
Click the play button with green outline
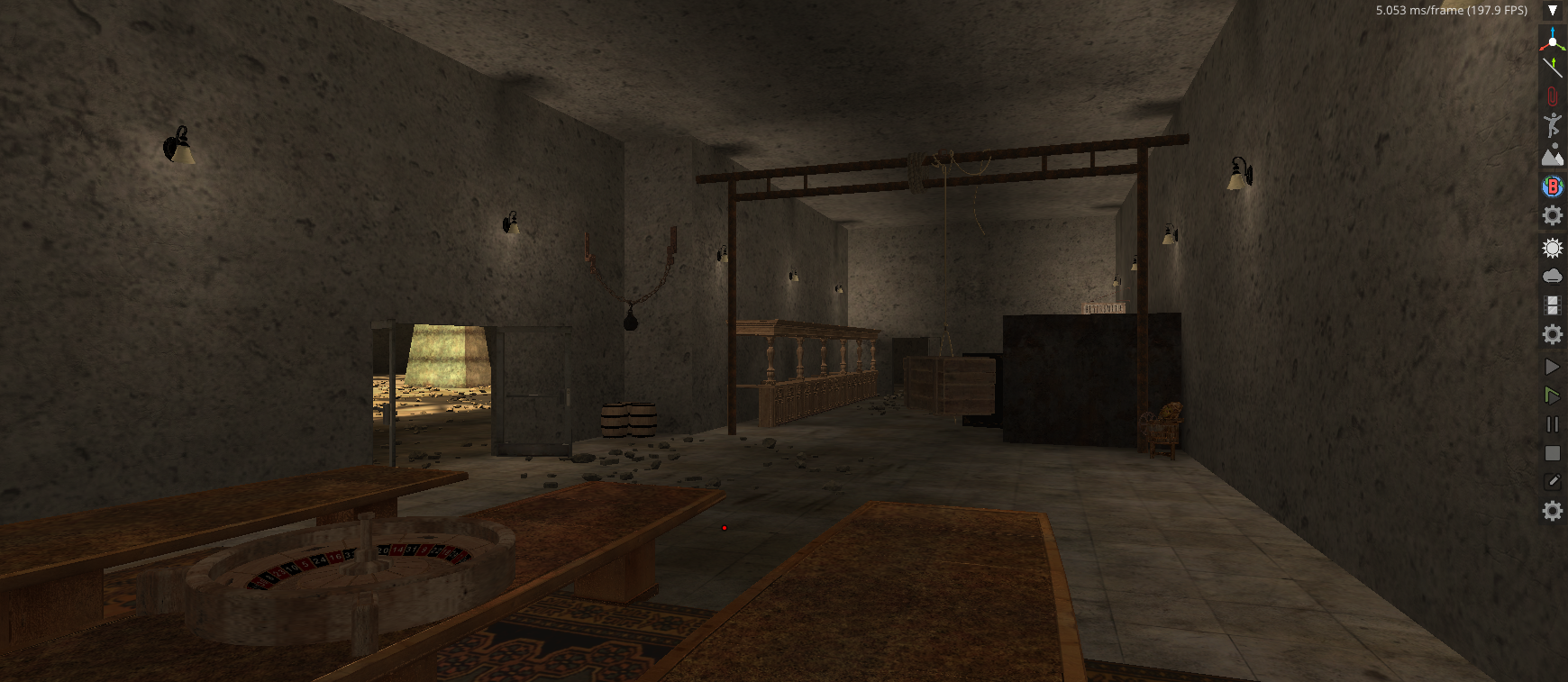point(1552,396)
